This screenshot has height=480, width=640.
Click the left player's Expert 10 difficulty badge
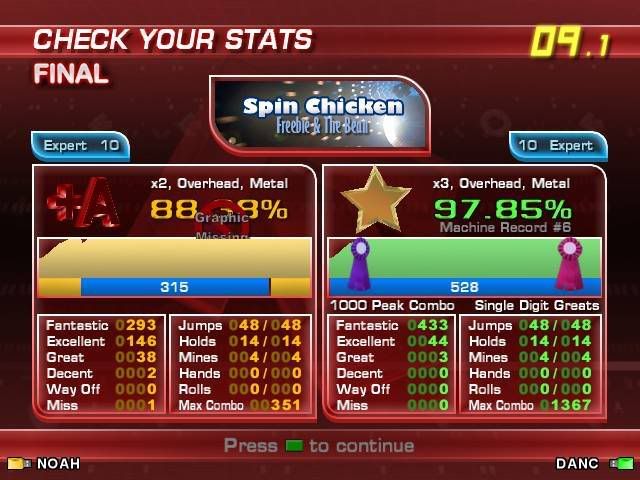coord(81,145)
